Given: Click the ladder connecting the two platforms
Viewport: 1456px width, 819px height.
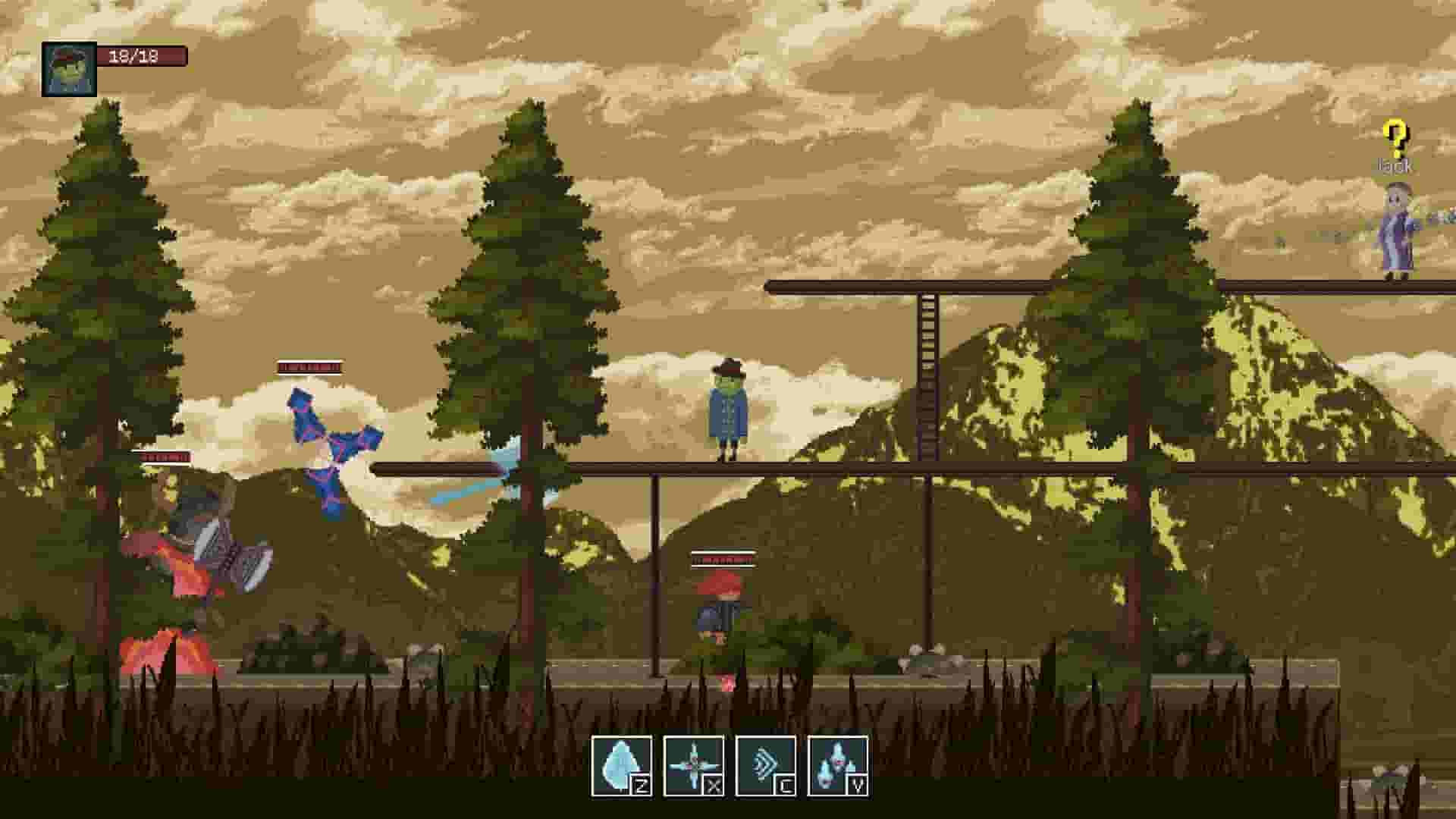Looking at the screenshot, I should click(927, 379).
